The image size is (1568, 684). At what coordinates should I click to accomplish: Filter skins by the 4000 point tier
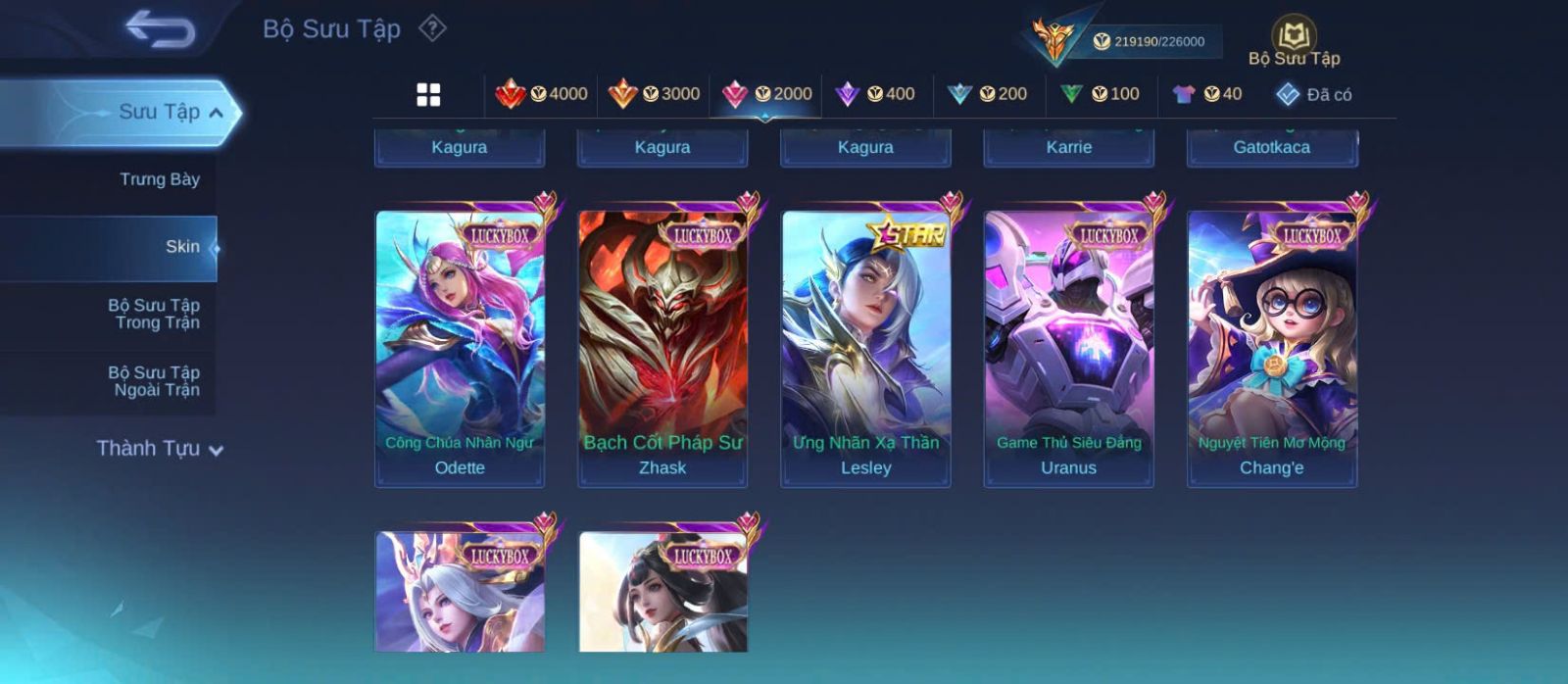(x=542, y=94)
